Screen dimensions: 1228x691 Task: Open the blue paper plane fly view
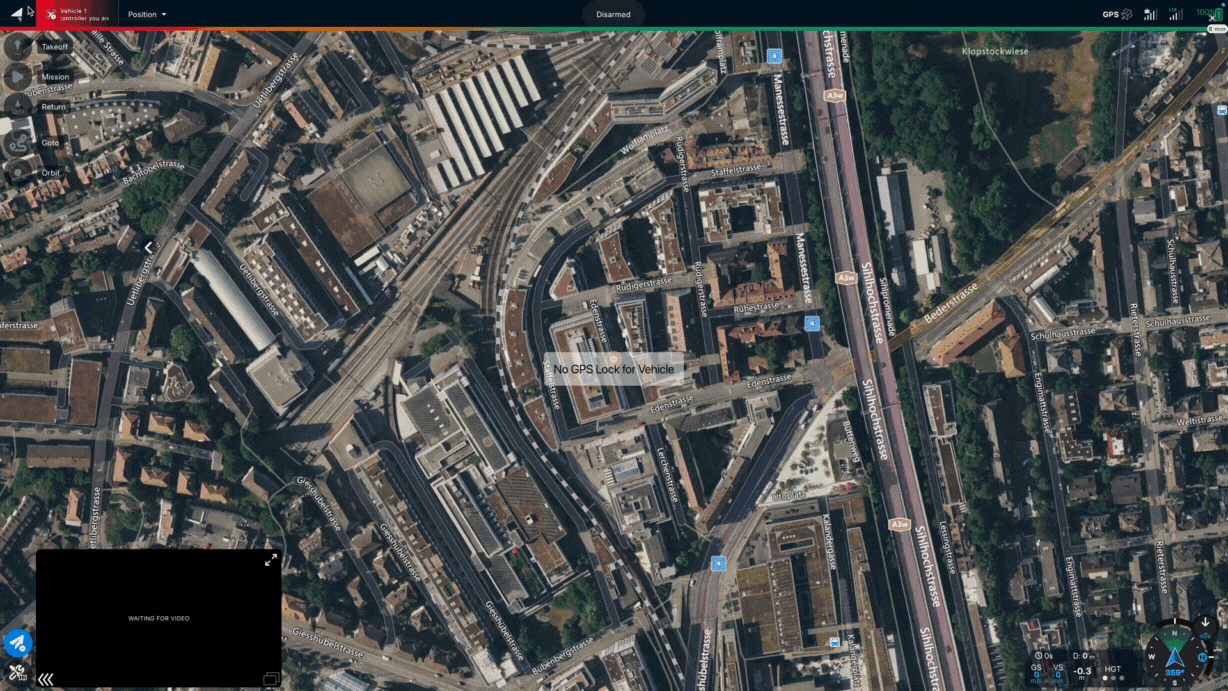(17, 643)
